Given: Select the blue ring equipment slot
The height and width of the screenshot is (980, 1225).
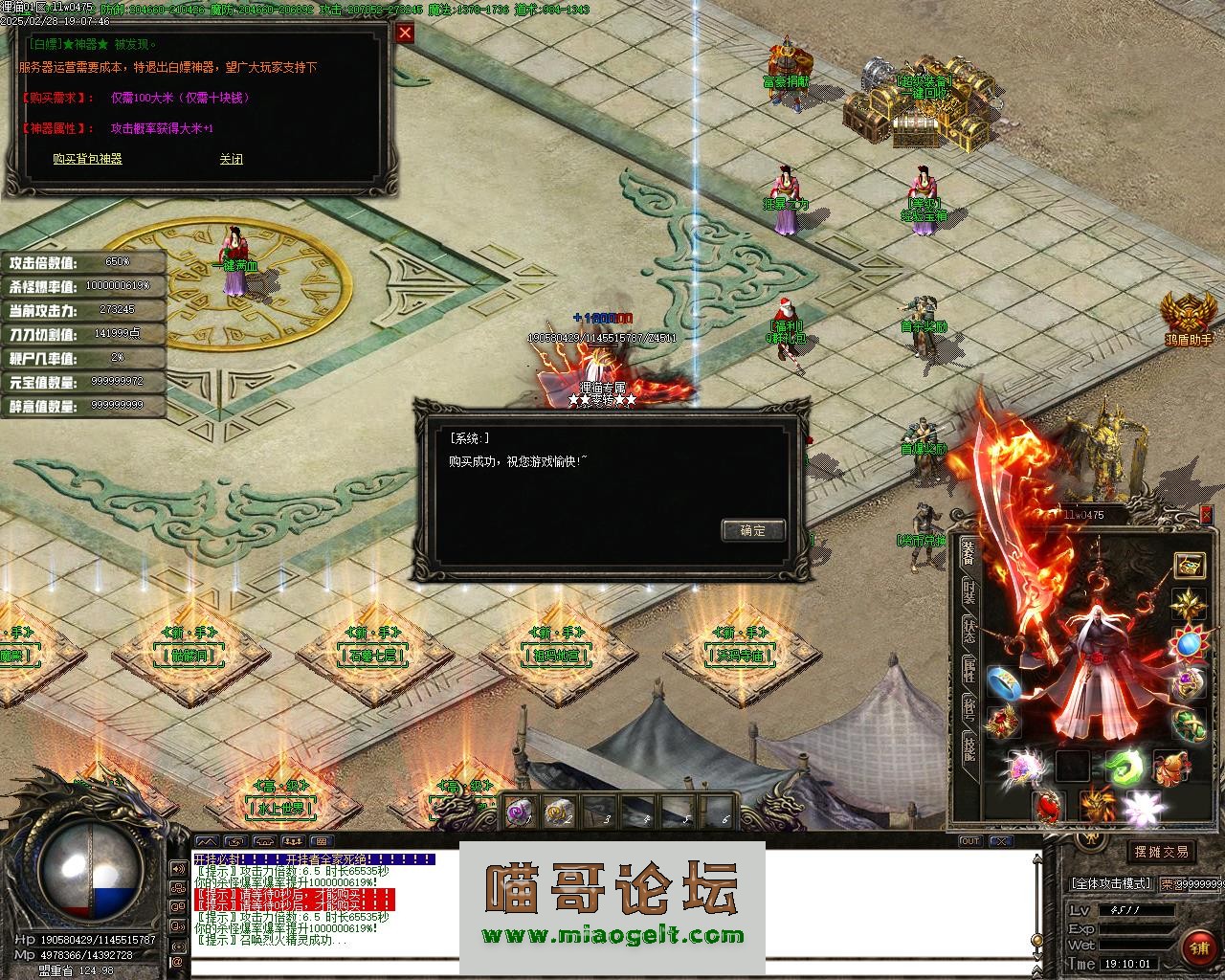Looking at the screenshot, I should tap(1002, 680).
